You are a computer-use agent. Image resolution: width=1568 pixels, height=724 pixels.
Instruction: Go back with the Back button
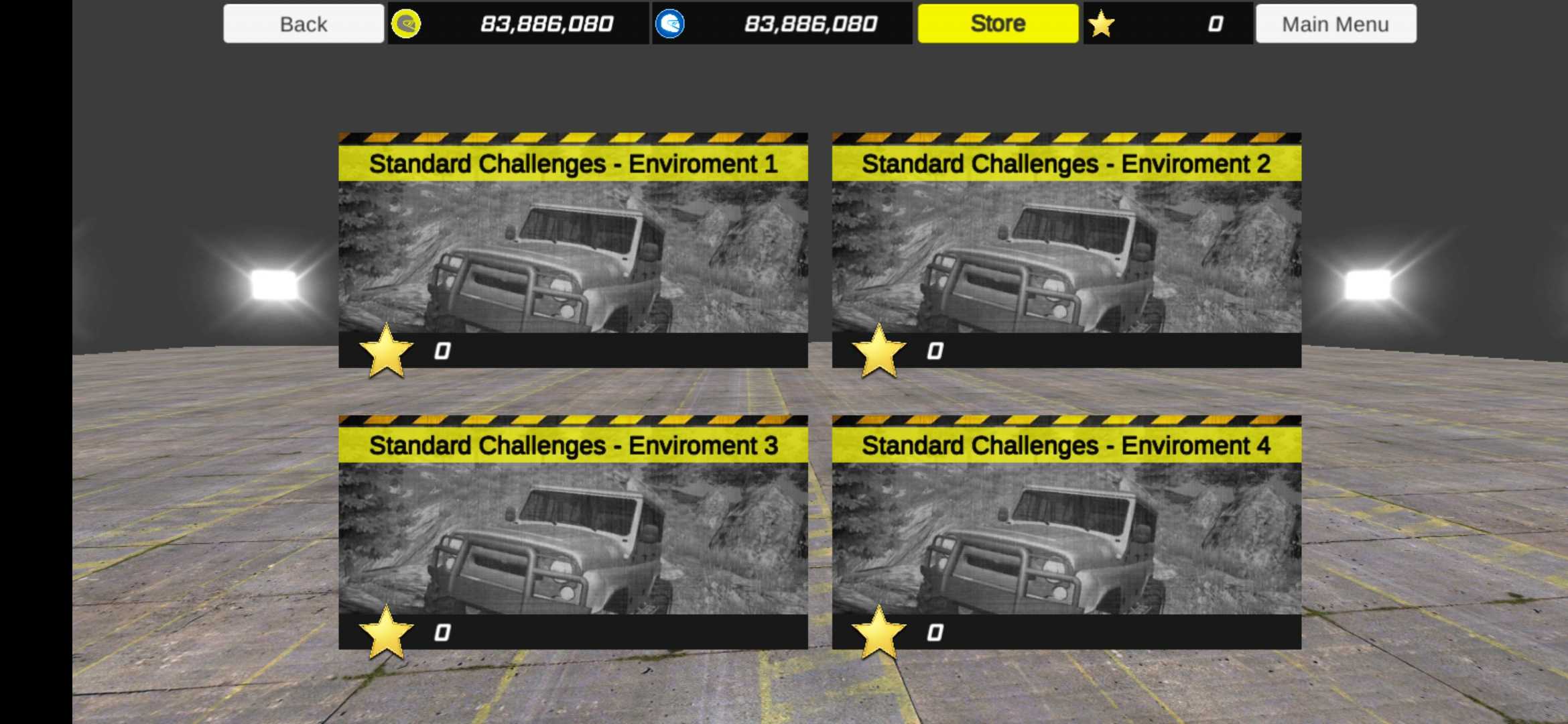point(304,24)
